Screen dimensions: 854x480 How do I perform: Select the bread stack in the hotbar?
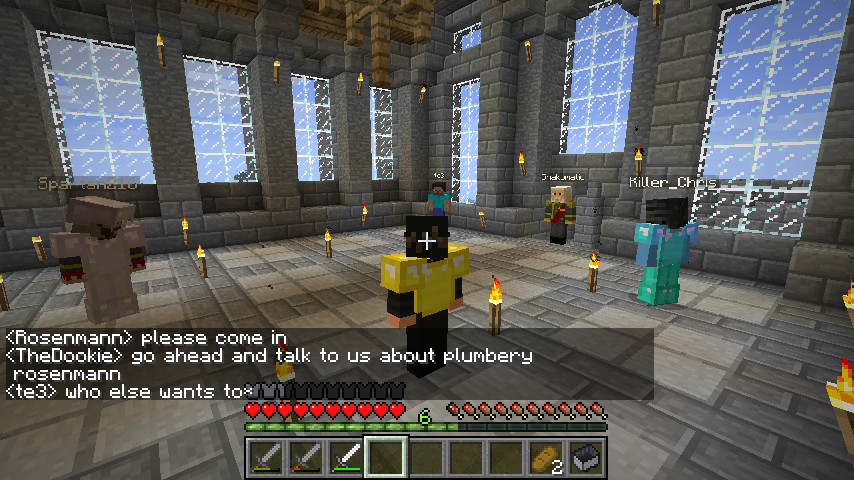tap(545, 458)
